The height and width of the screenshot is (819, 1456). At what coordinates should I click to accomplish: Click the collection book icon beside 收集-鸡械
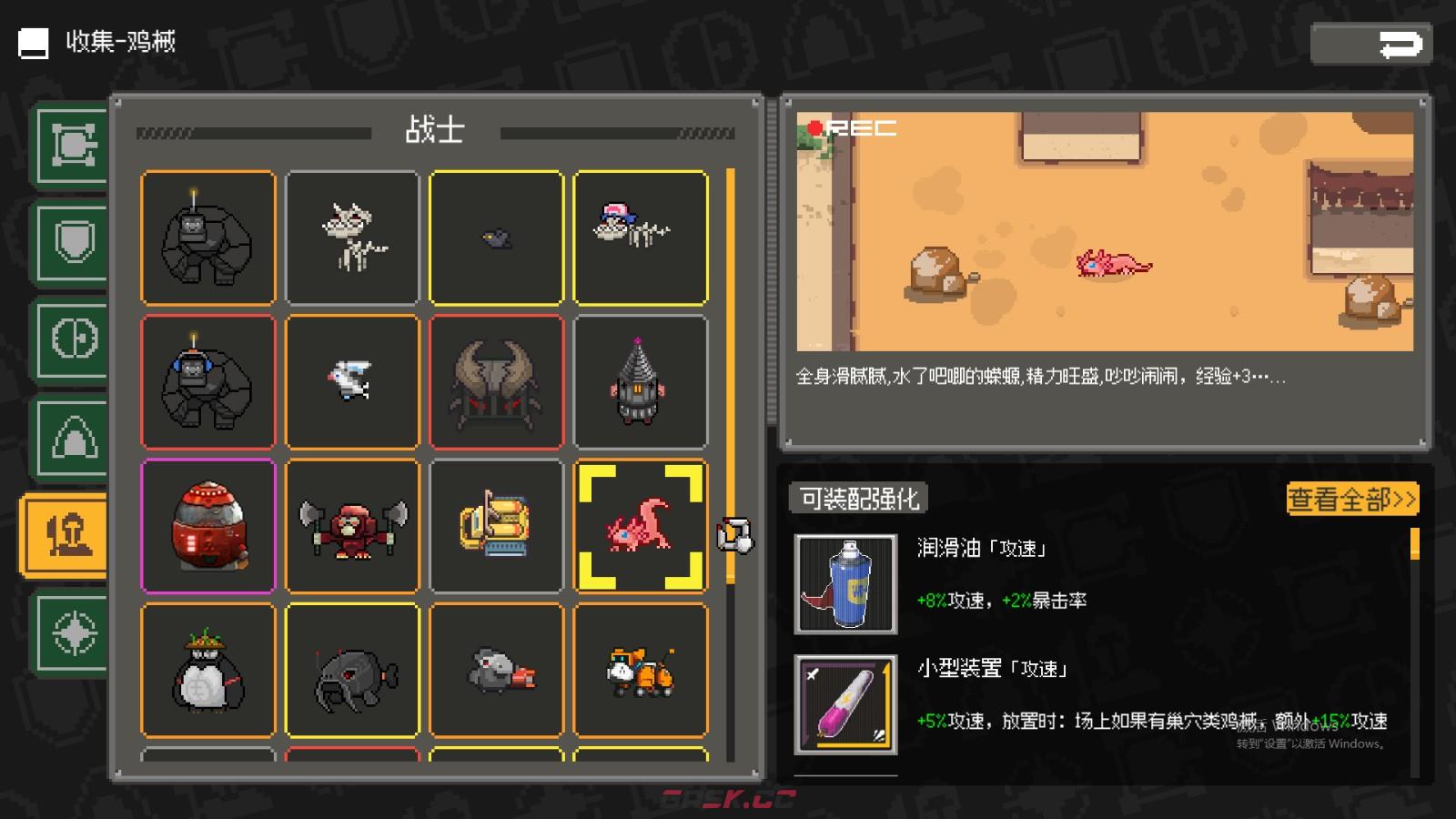pos(33,42)
